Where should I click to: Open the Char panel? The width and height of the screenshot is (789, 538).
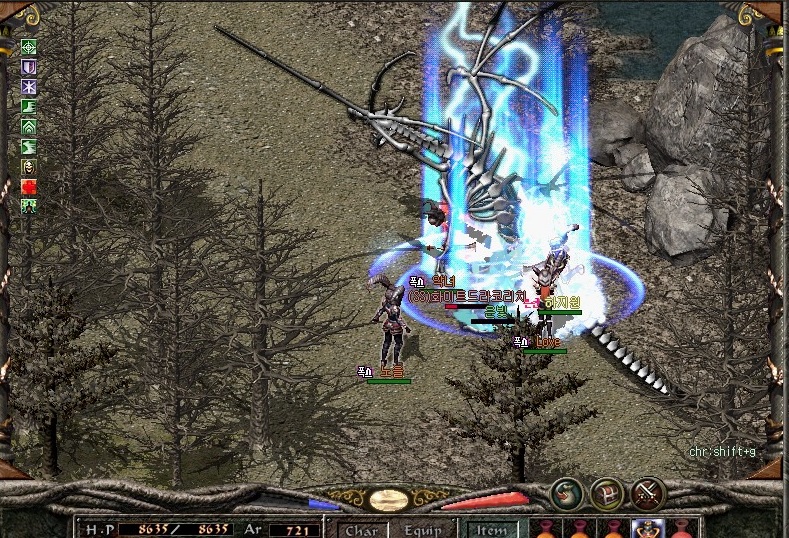point(361,530)
